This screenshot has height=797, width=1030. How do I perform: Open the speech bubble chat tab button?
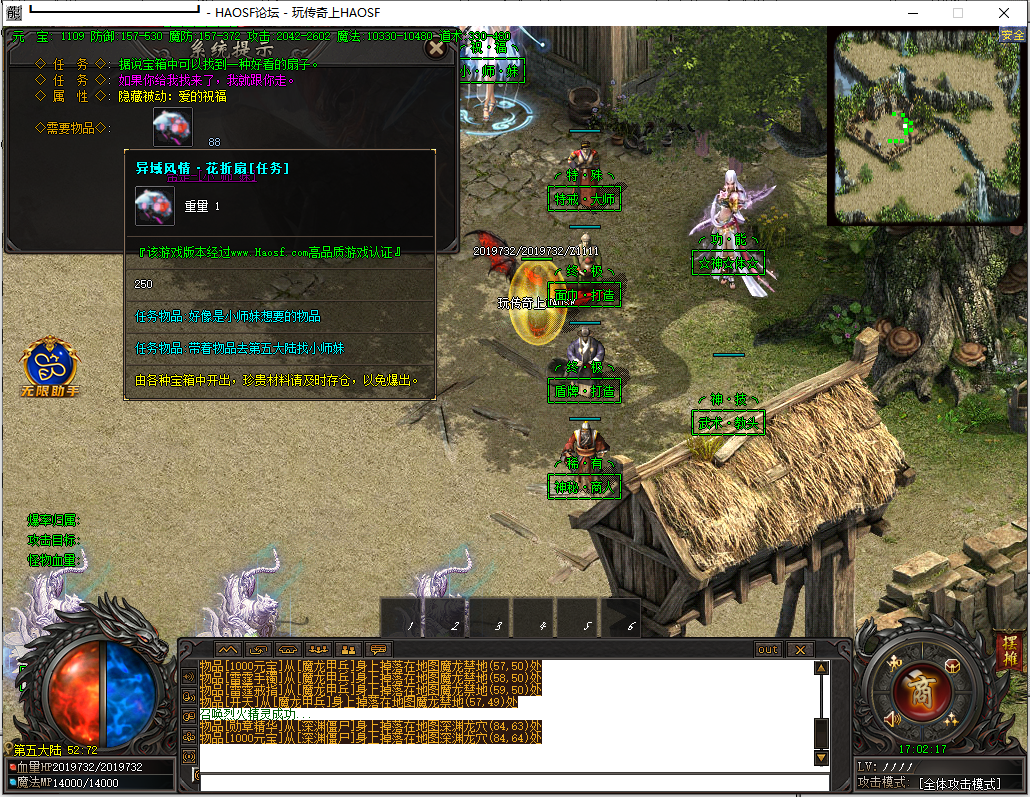point(378,650)
